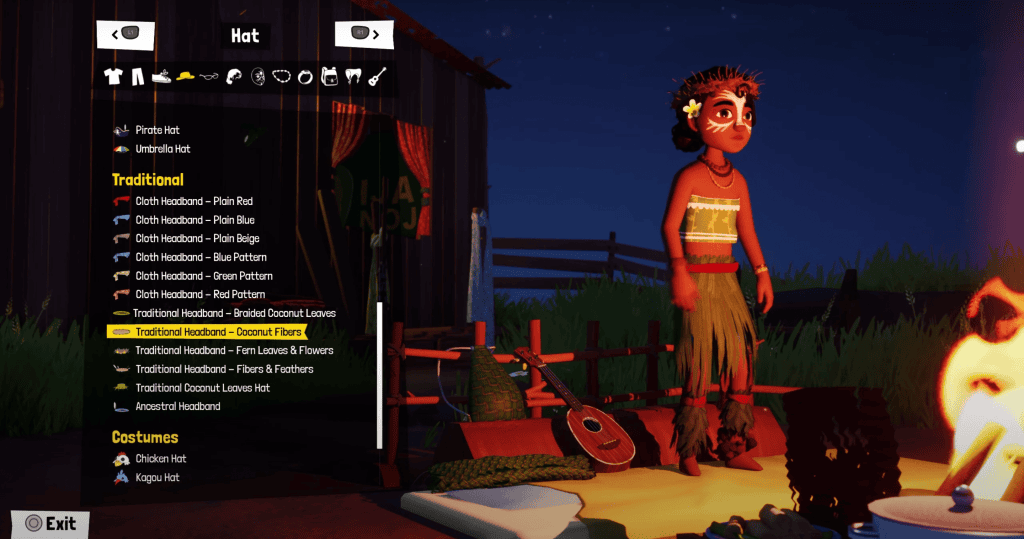
Task: Equip Cloth Headband – Plain Red
Action: [194, 201]
